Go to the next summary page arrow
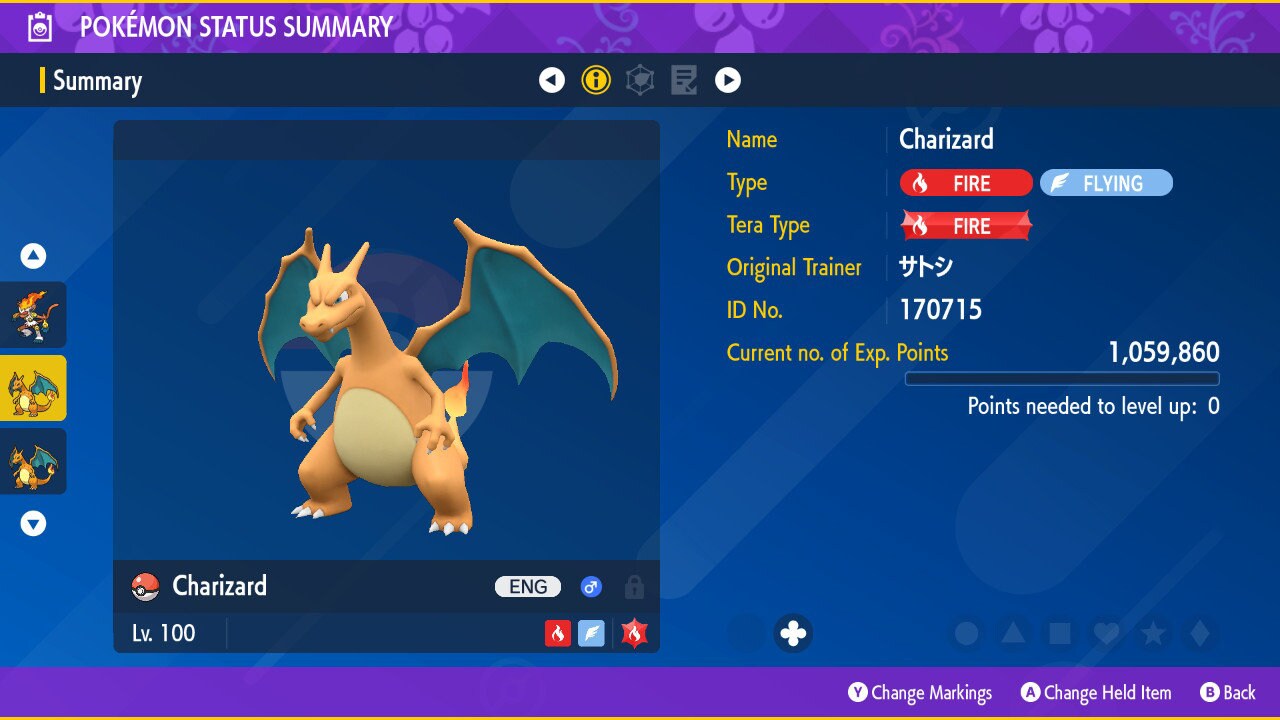Viewport: 1280px width, 720px height. [x=728, y=80]
